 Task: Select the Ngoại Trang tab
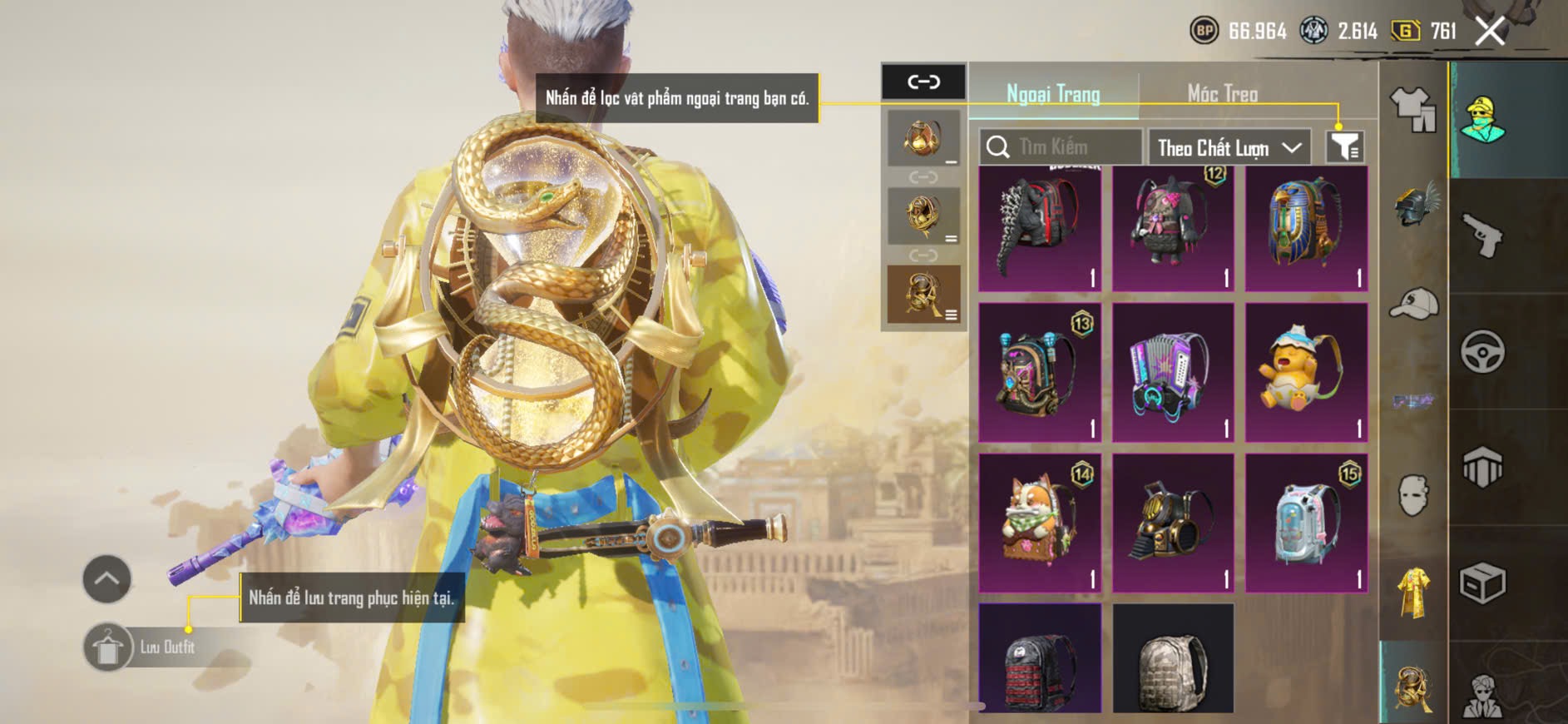coord(1053,93)
